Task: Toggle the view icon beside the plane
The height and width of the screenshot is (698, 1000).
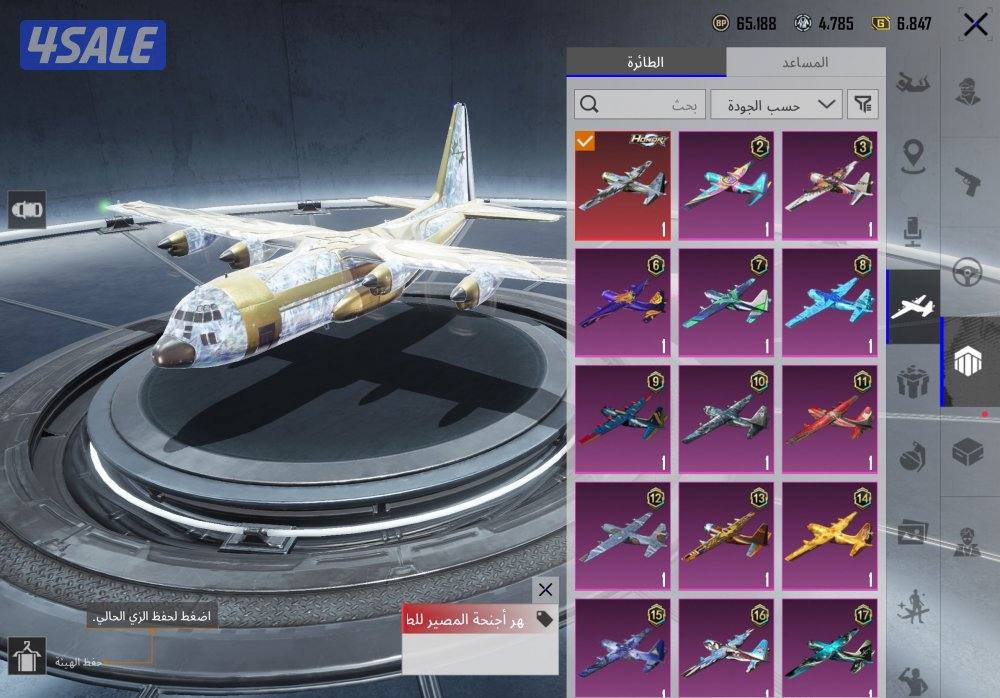Action: 27,209
